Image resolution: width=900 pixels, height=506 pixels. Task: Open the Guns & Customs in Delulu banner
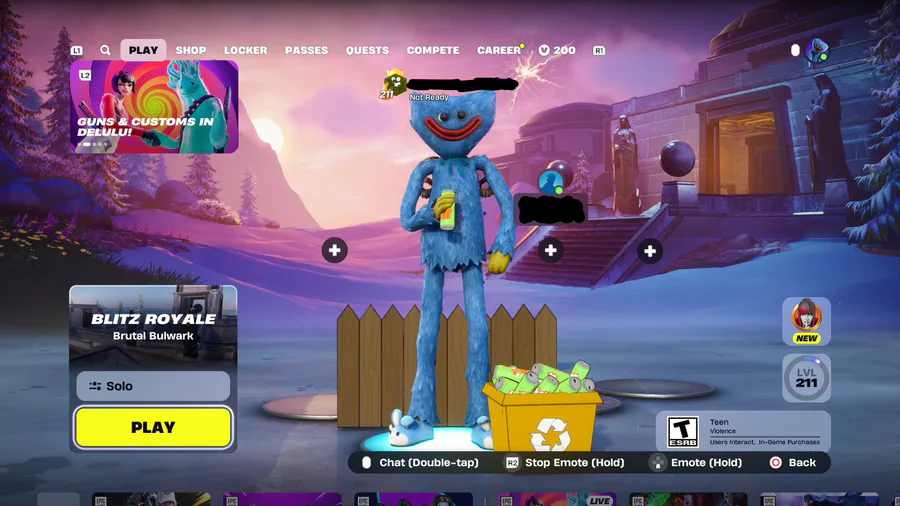154,106
